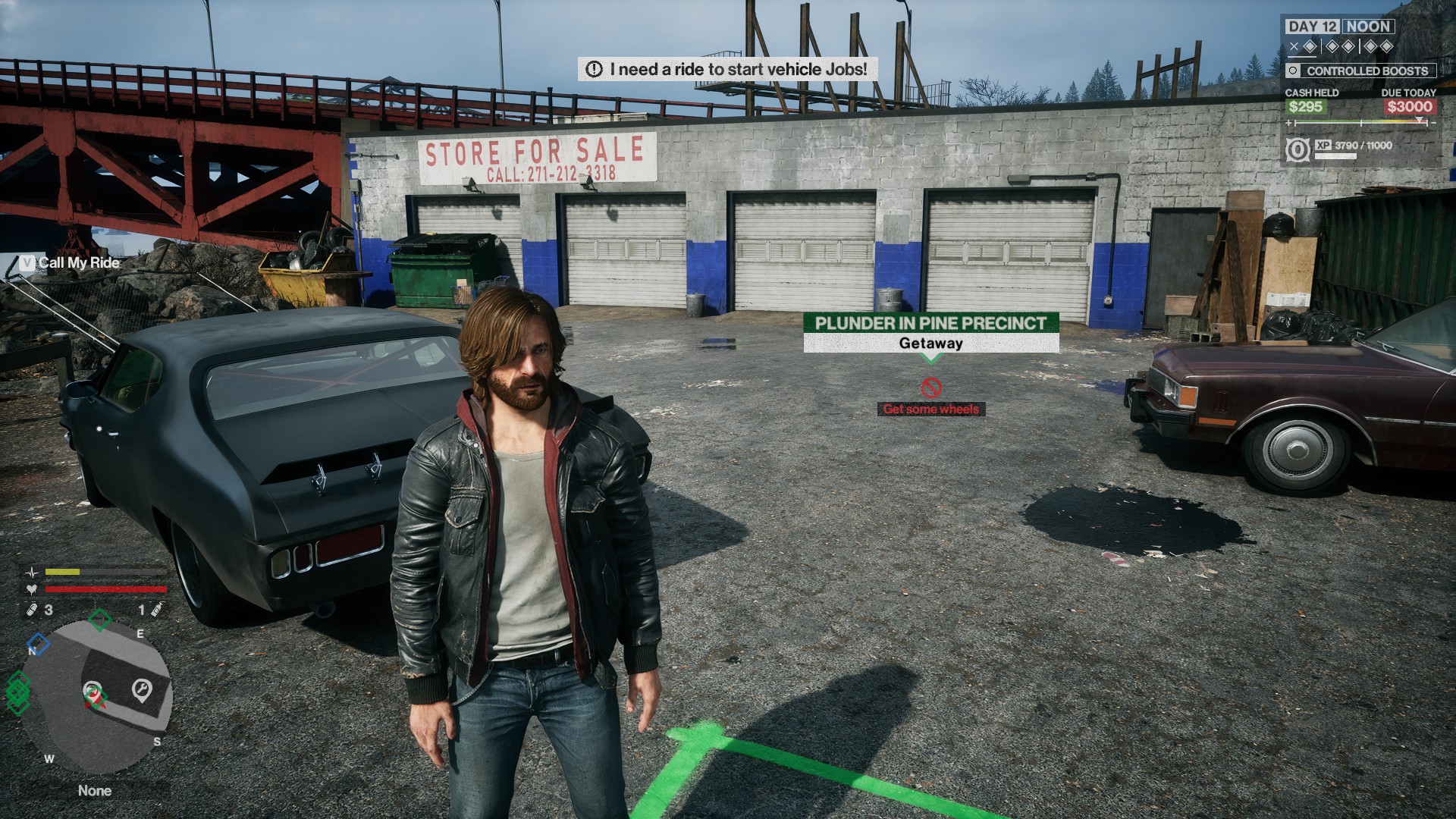Viewport: 1456px width, 819px height.
Task: Open the circular minimap
Action: (x=96, y=696)
